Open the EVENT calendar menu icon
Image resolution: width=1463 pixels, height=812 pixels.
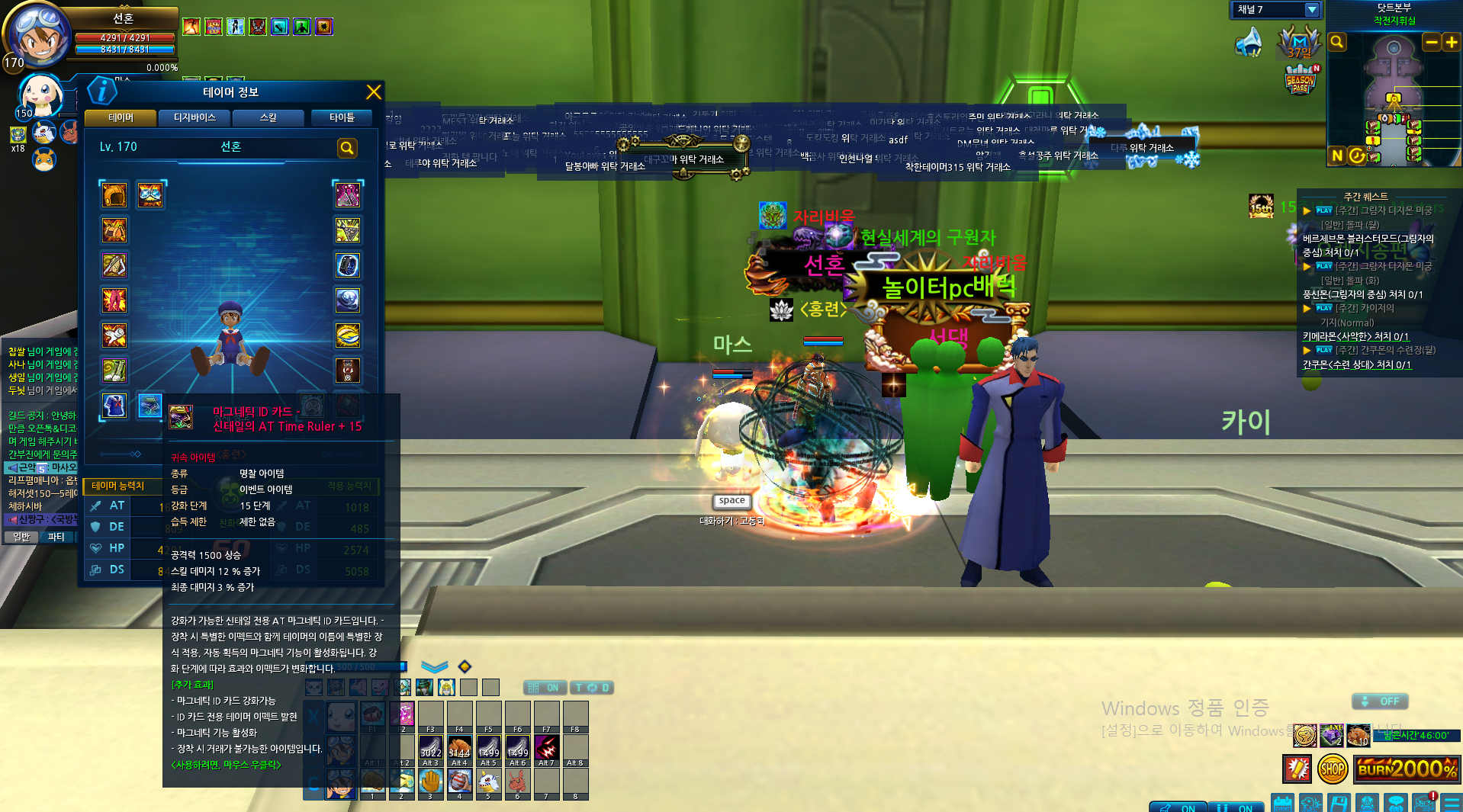(x=1283, y=804)
